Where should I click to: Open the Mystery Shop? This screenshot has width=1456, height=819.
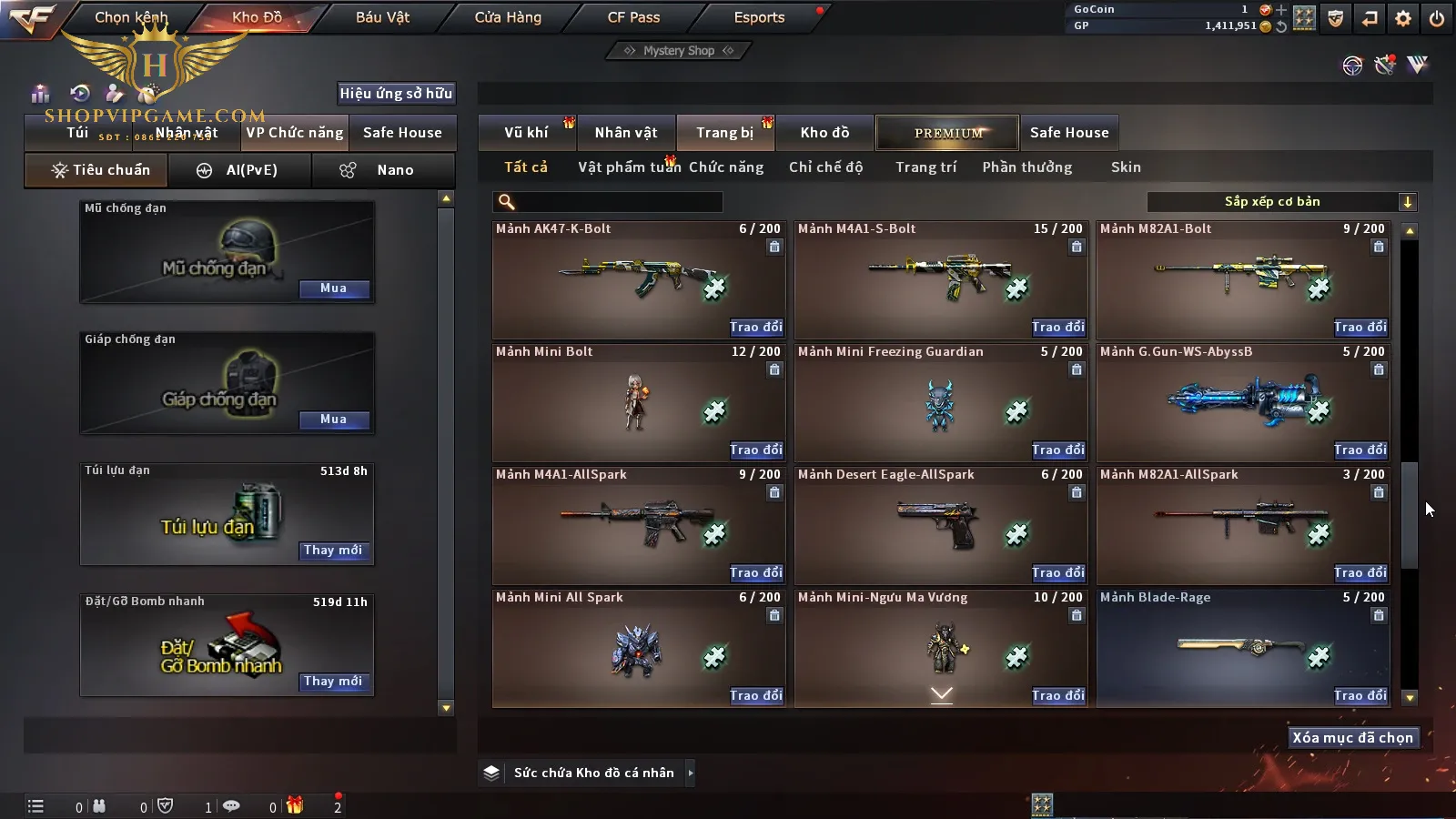point(679,51)
